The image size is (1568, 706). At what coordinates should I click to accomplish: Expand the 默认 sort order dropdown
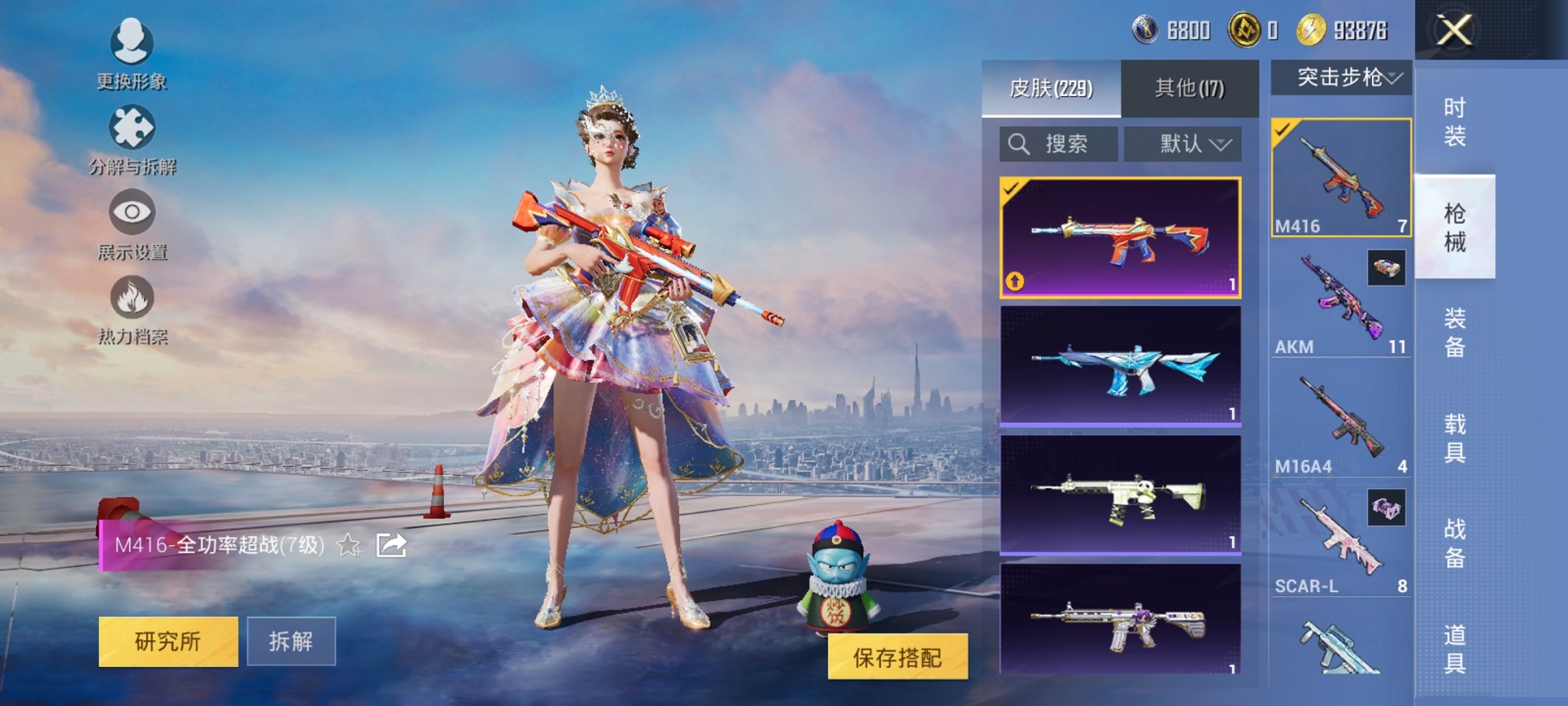coord(1184,144)
